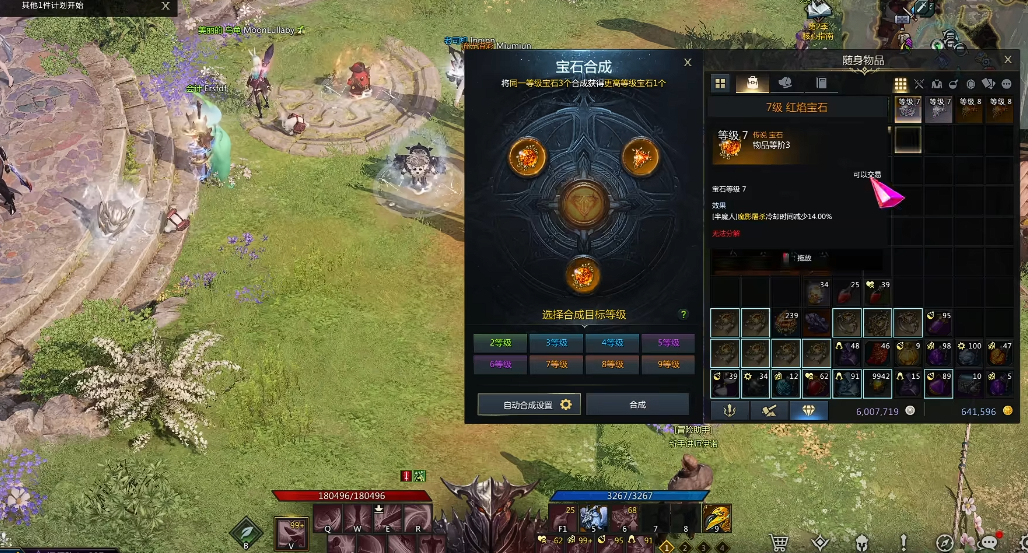The width and height of the screenshot is (1028, 553).
Task: Open auto fusion settings (自动合成设置)
Action: [x=529, y=404]
